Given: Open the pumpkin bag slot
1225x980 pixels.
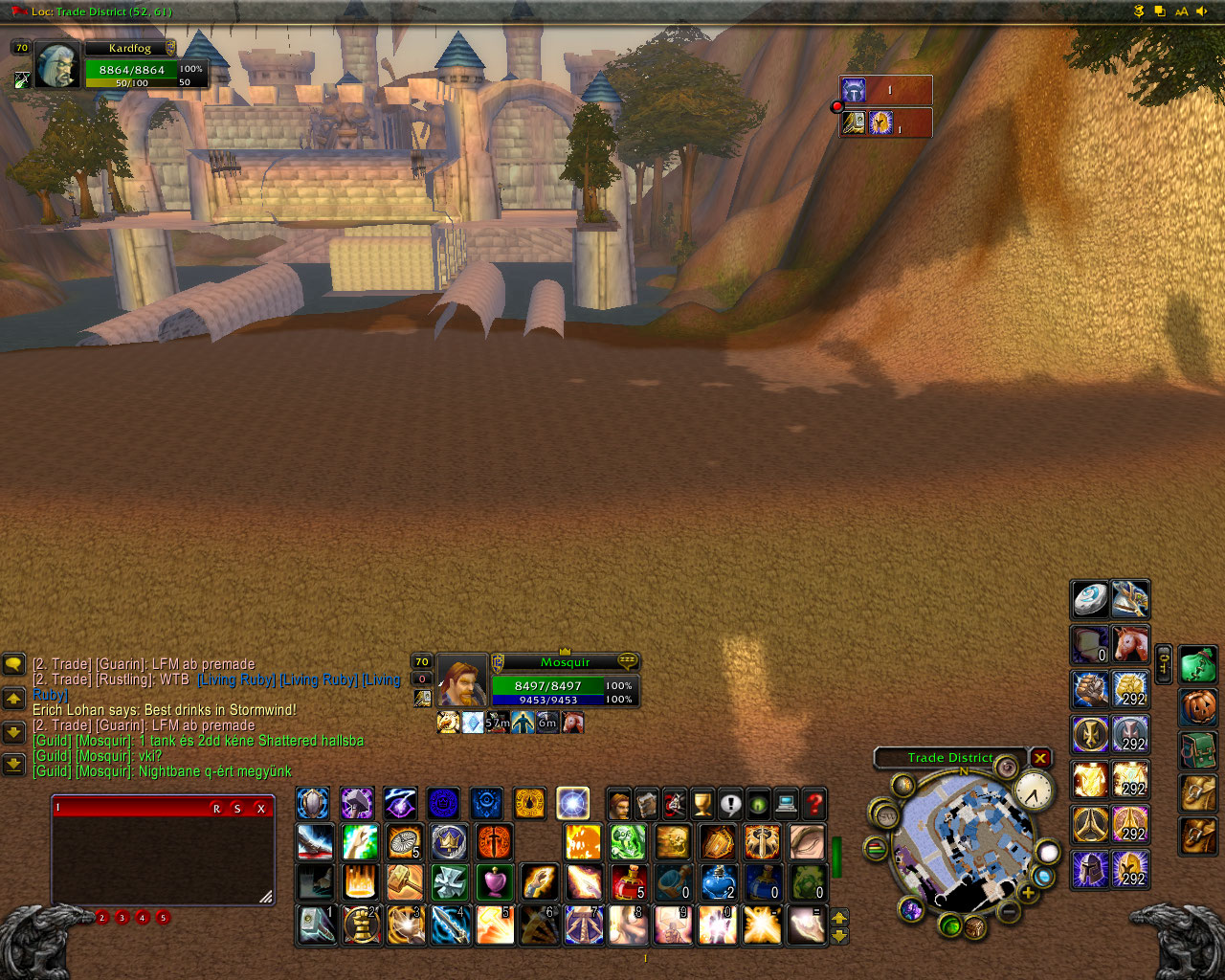Looking at the screenshot, I should click(1197, 707).
